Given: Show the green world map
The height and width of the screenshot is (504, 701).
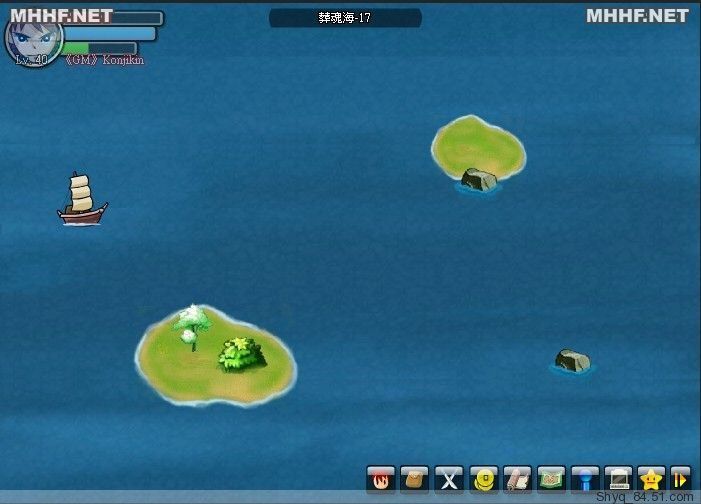Looking at the screenshot, I should 551,479.
